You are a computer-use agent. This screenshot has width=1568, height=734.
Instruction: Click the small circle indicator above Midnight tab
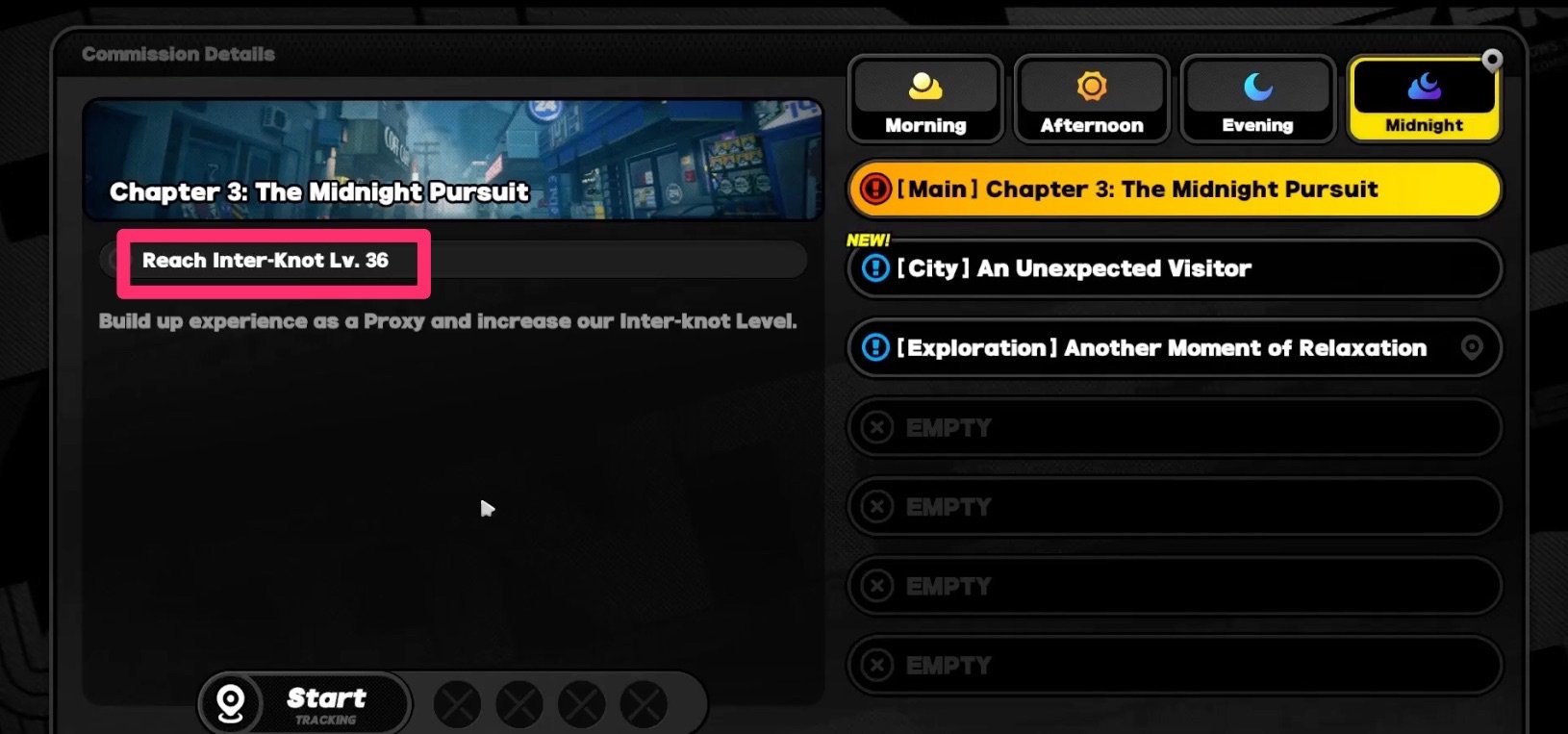pos(1492,60)
